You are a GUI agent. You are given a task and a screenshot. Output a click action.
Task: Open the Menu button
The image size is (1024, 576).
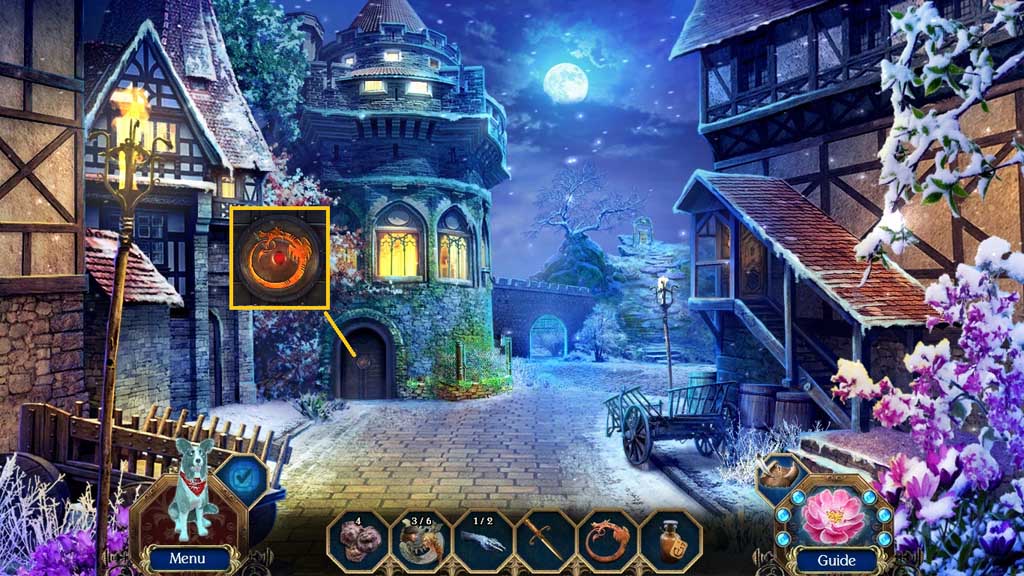click(186, 558)
